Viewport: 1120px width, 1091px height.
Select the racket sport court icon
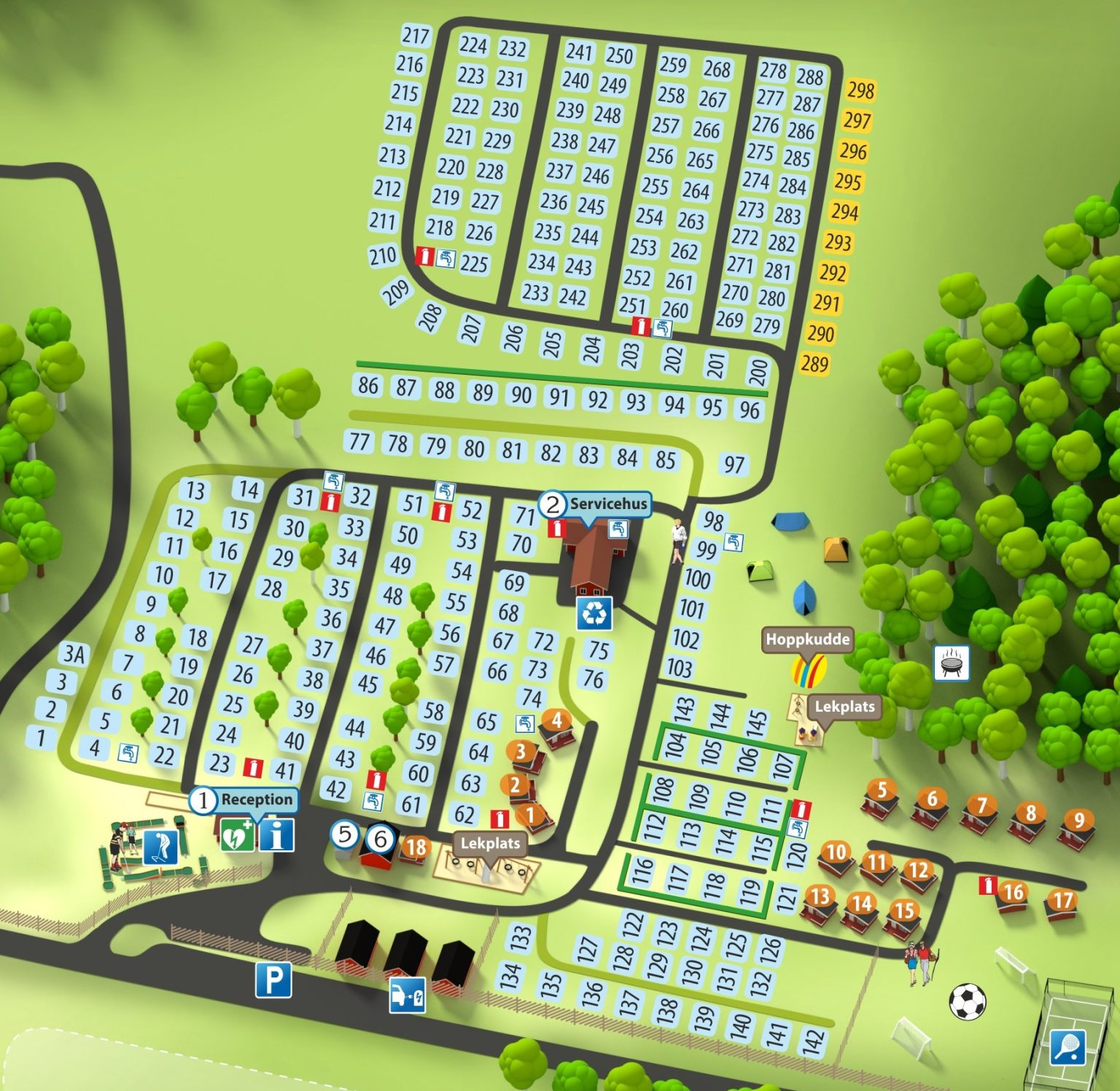click(1068, 1049)
